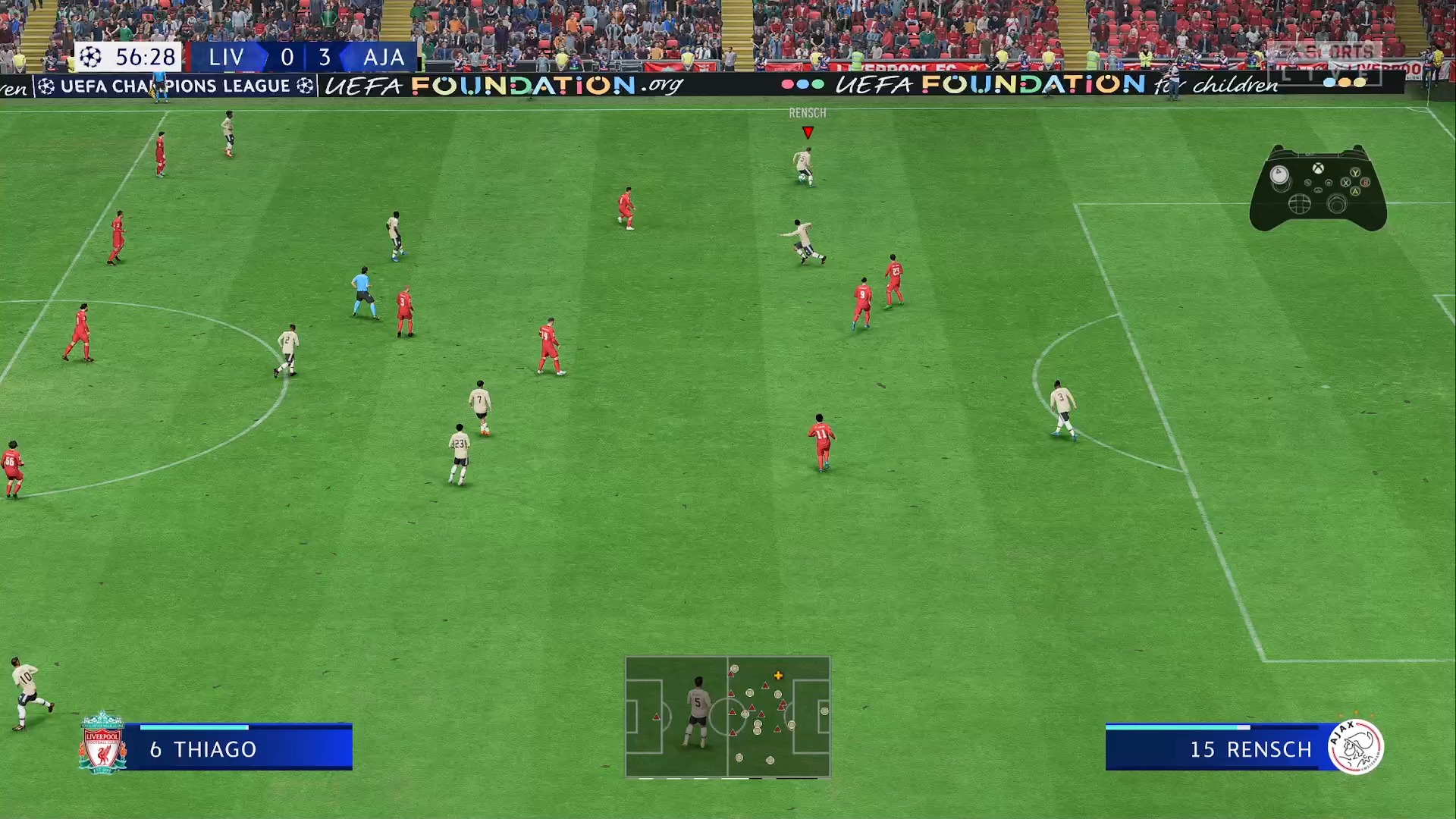Click the Ajax club crest
The image size is (1456, 819).
(1356, 746)
